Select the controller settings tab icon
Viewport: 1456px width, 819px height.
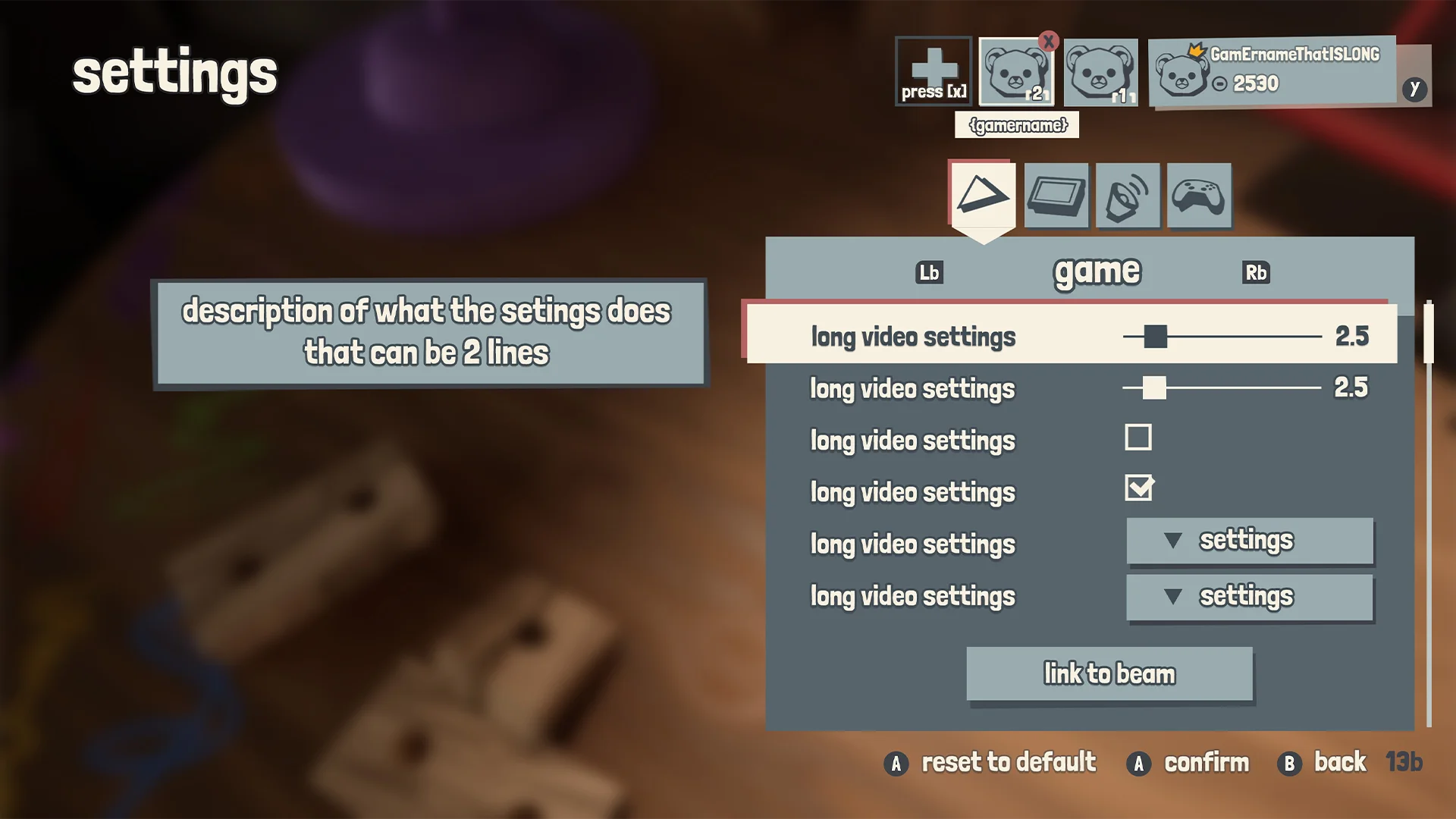(1198, 196)
